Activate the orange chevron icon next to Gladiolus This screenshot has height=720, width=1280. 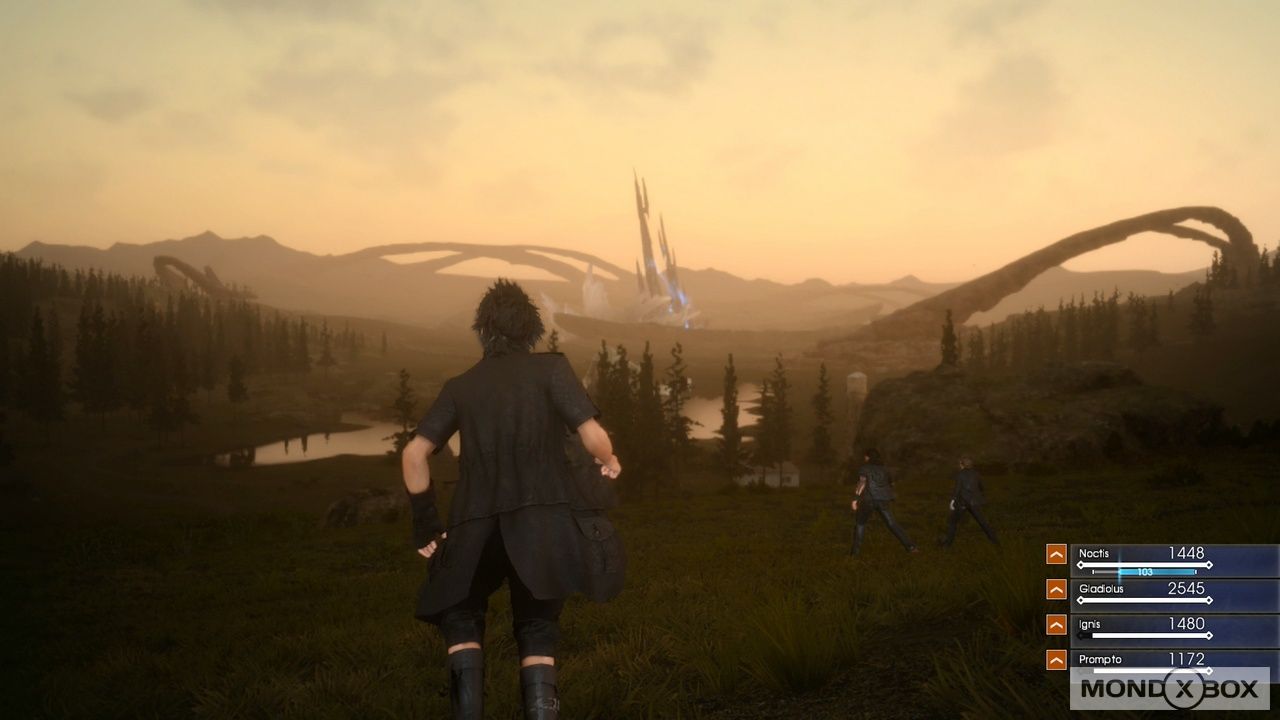(1056, 589)
